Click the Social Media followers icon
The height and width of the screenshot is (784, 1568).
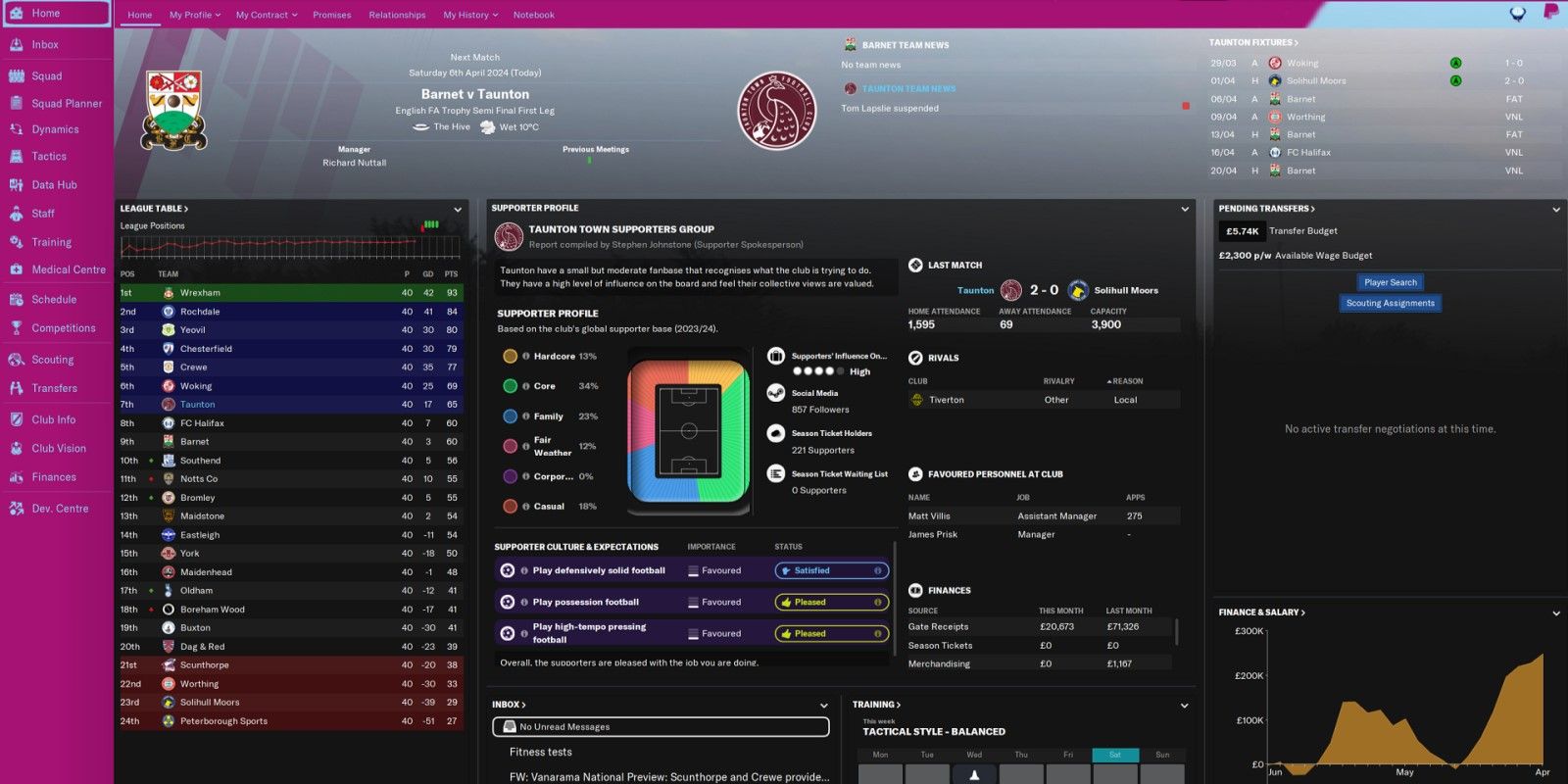pos(775,392)
